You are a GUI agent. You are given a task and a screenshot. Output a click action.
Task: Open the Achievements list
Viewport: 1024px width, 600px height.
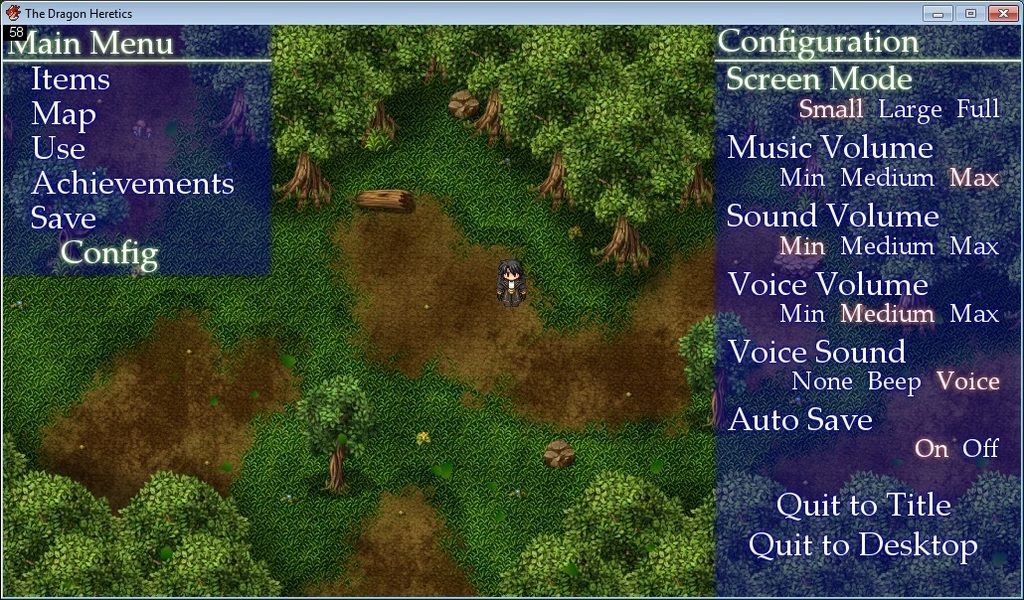[x=132, y=184]
